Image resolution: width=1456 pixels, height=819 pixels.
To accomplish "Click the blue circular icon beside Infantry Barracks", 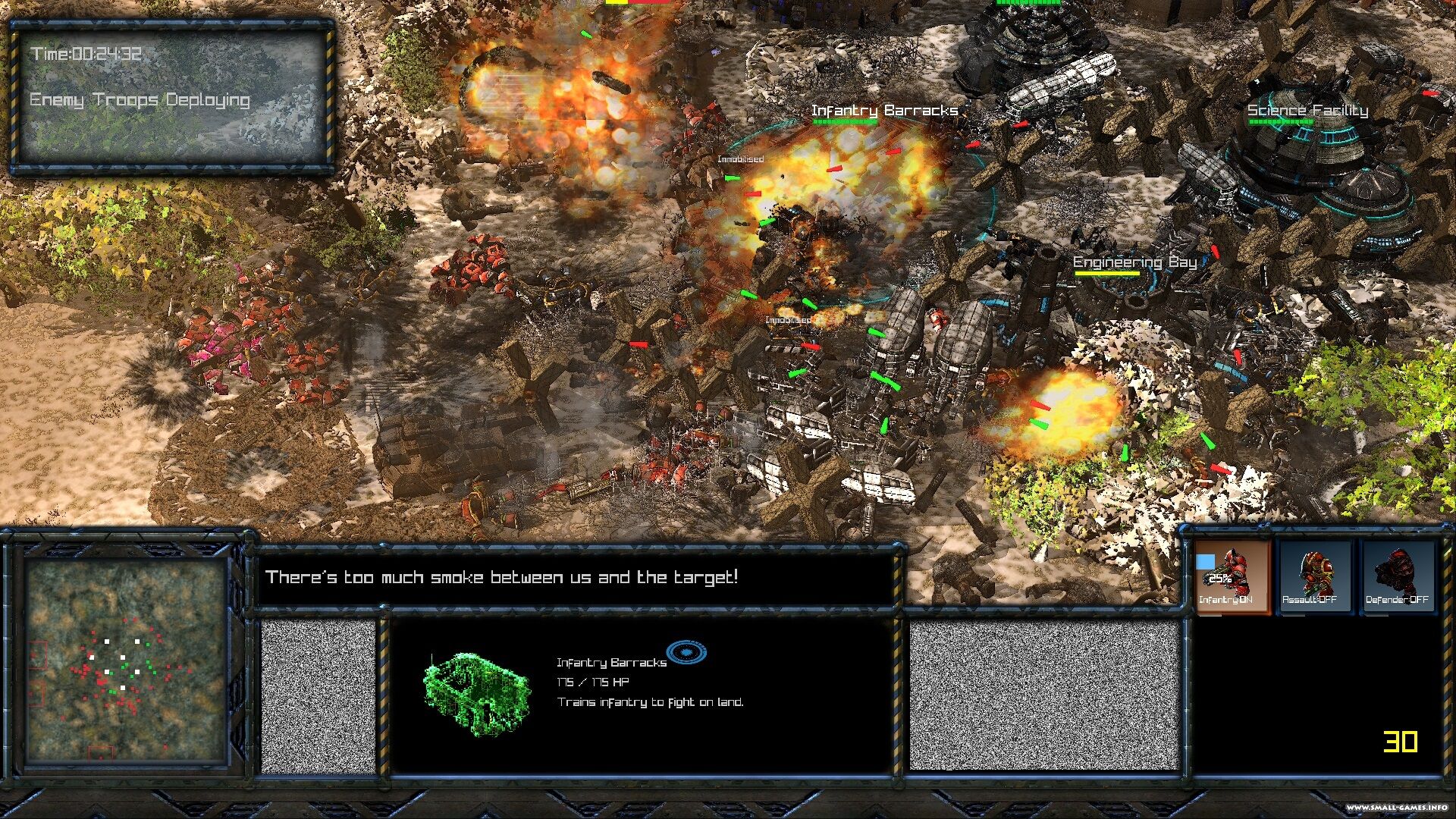I will [x=686, y=652].
